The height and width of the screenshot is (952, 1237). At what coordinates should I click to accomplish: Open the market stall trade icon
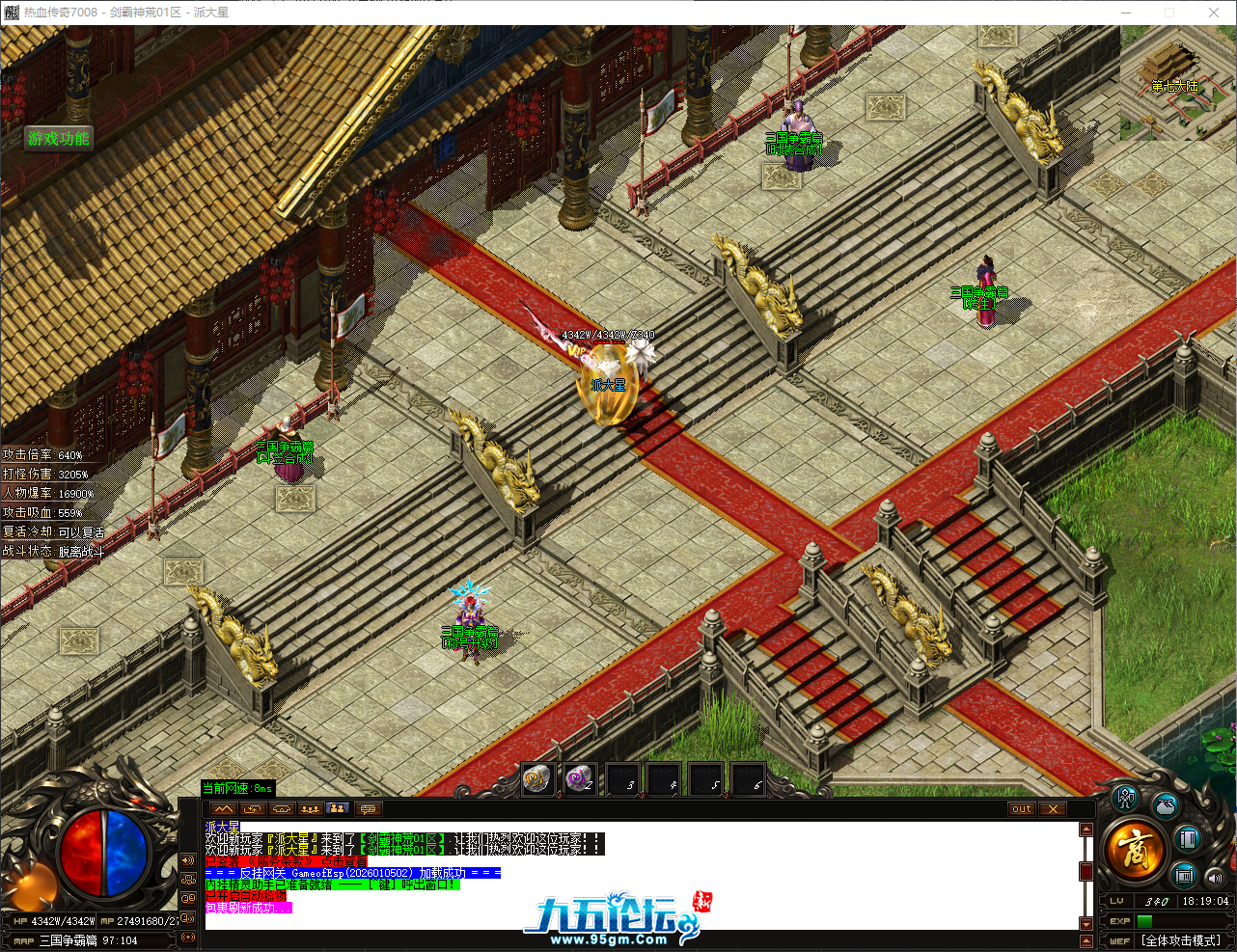click(x=1183, y=876)
